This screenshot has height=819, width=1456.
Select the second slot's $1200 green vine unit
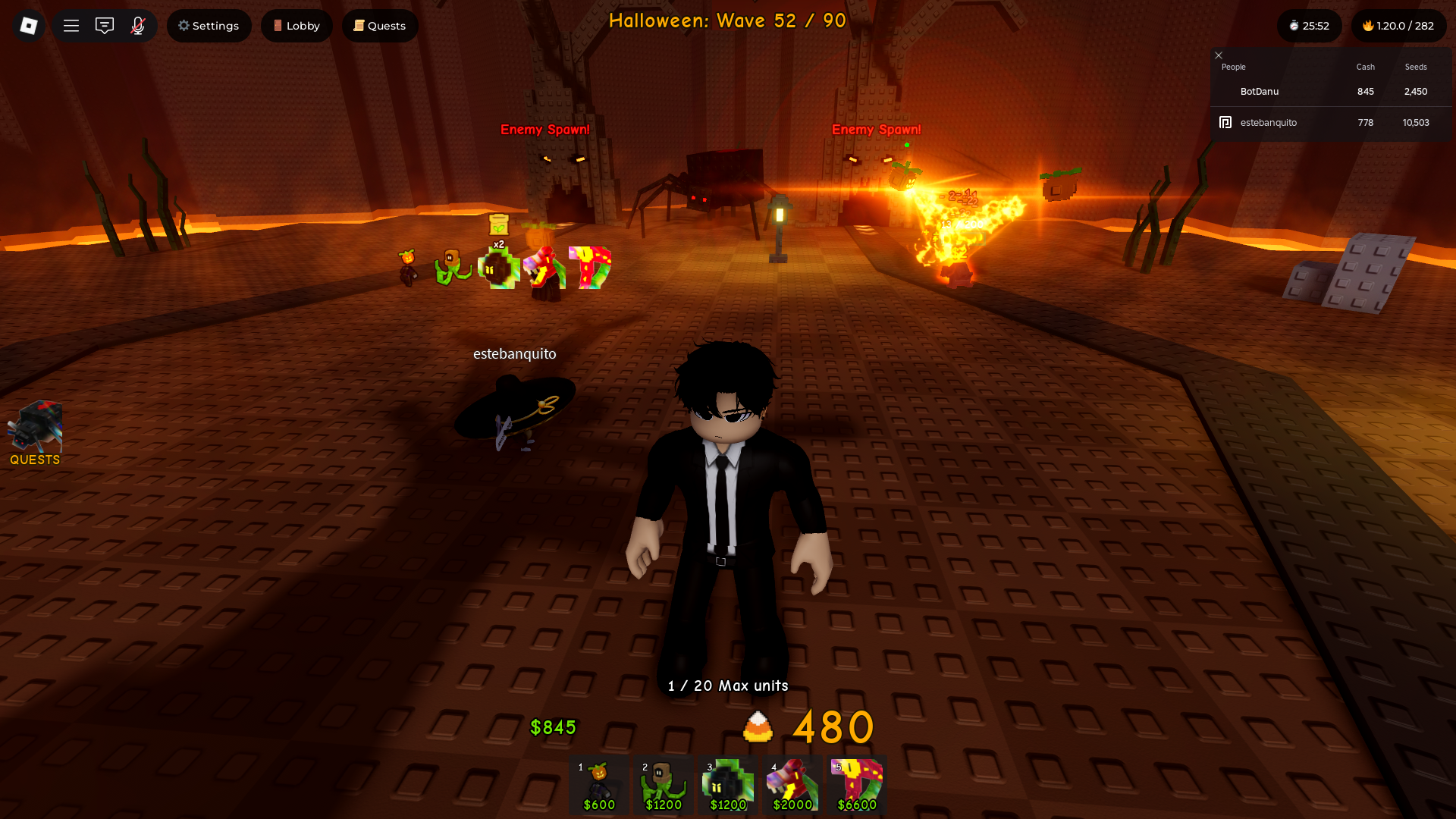[664, 786]
